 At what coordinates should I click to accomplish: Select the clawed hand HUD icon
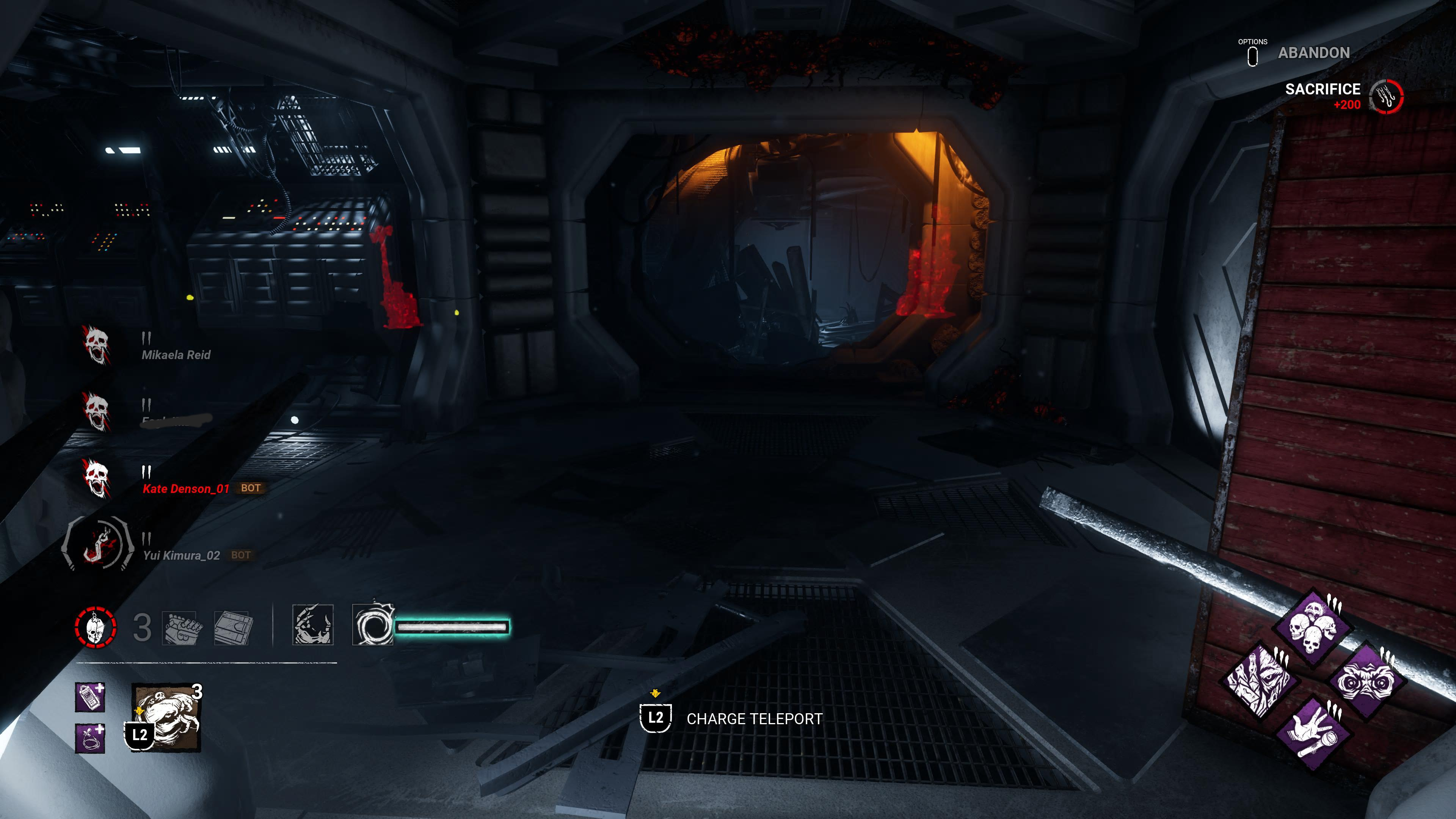click(312, 625)
